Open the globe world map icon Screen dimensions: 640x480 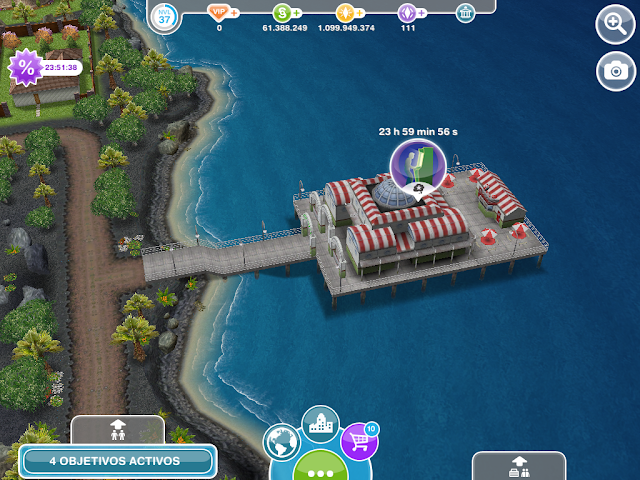tap(283, 443)
